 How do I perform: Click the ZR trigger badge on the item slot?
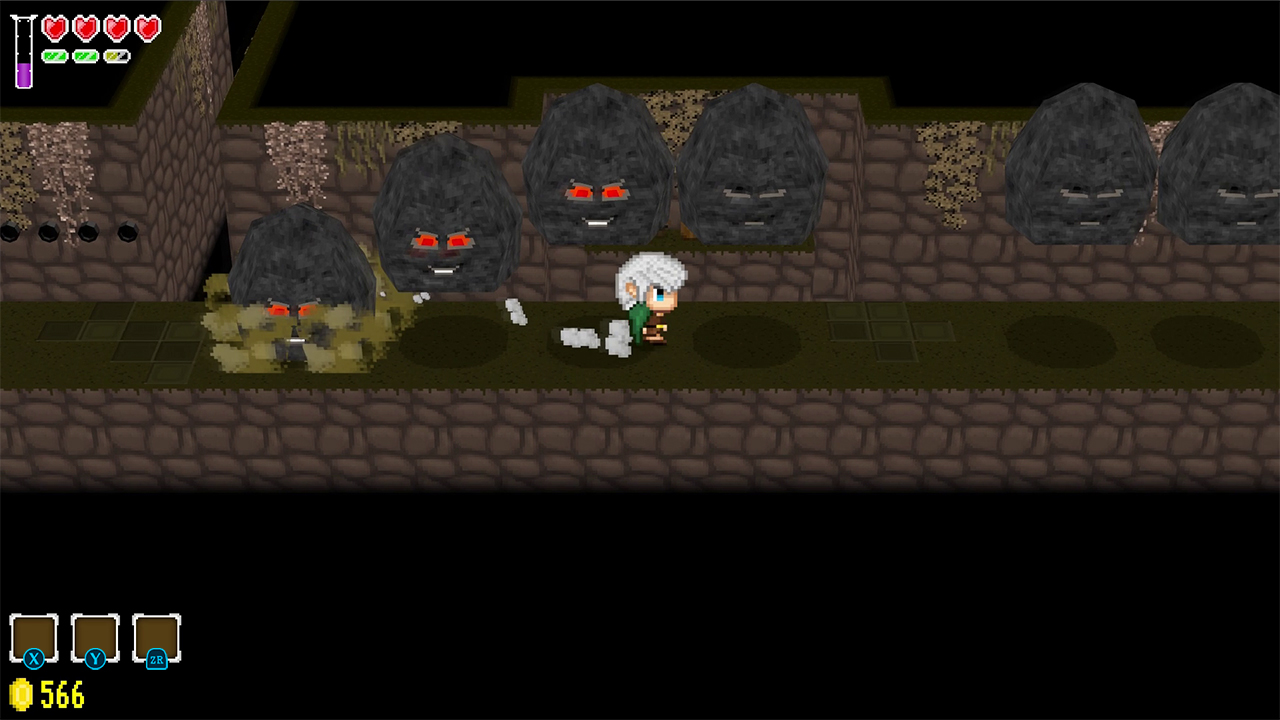tap(157, 659)
